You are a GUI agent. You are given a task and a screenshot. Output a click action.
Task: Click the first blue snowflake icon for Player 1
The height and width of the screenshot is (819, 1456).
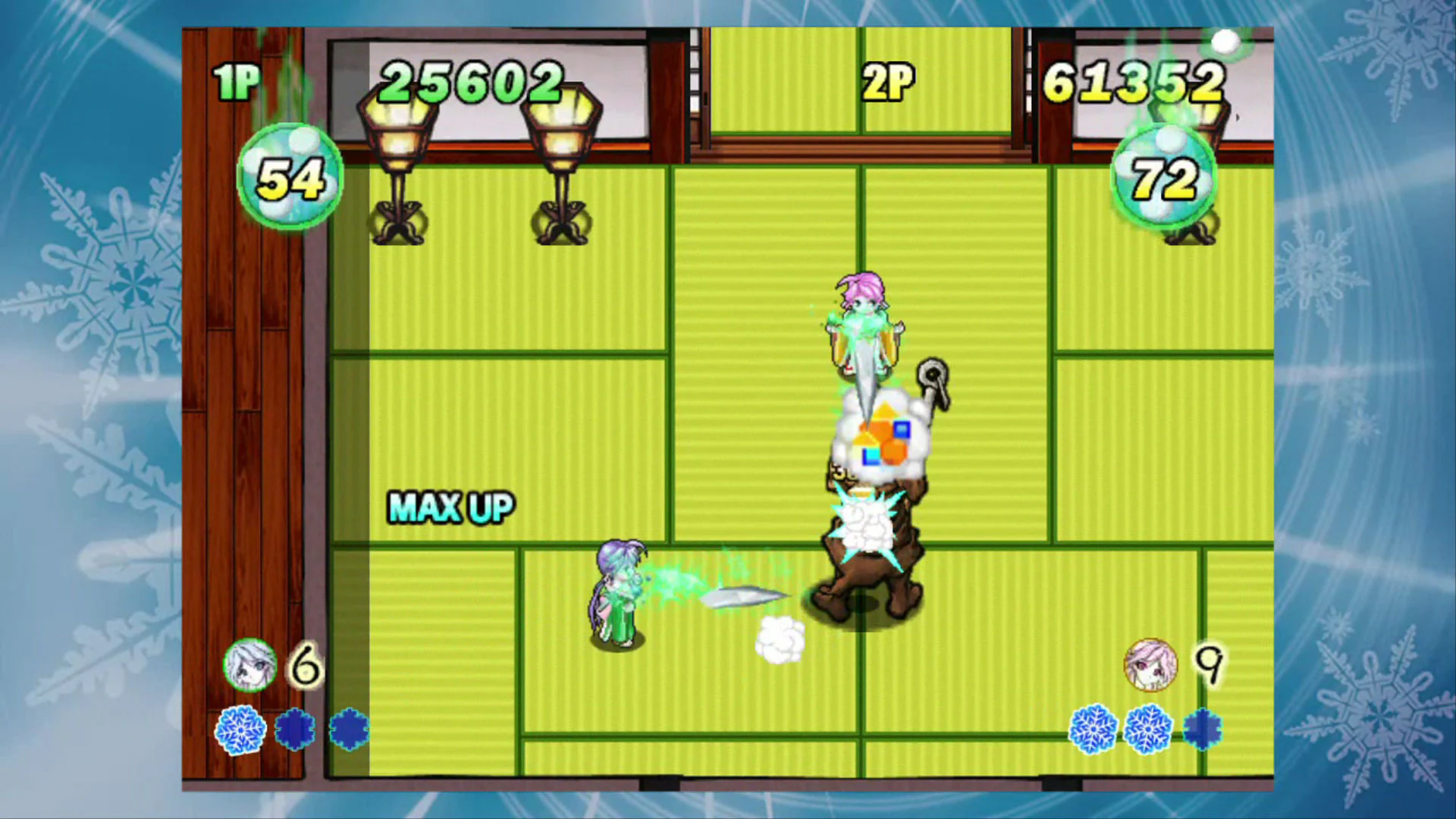click(240, 728)
